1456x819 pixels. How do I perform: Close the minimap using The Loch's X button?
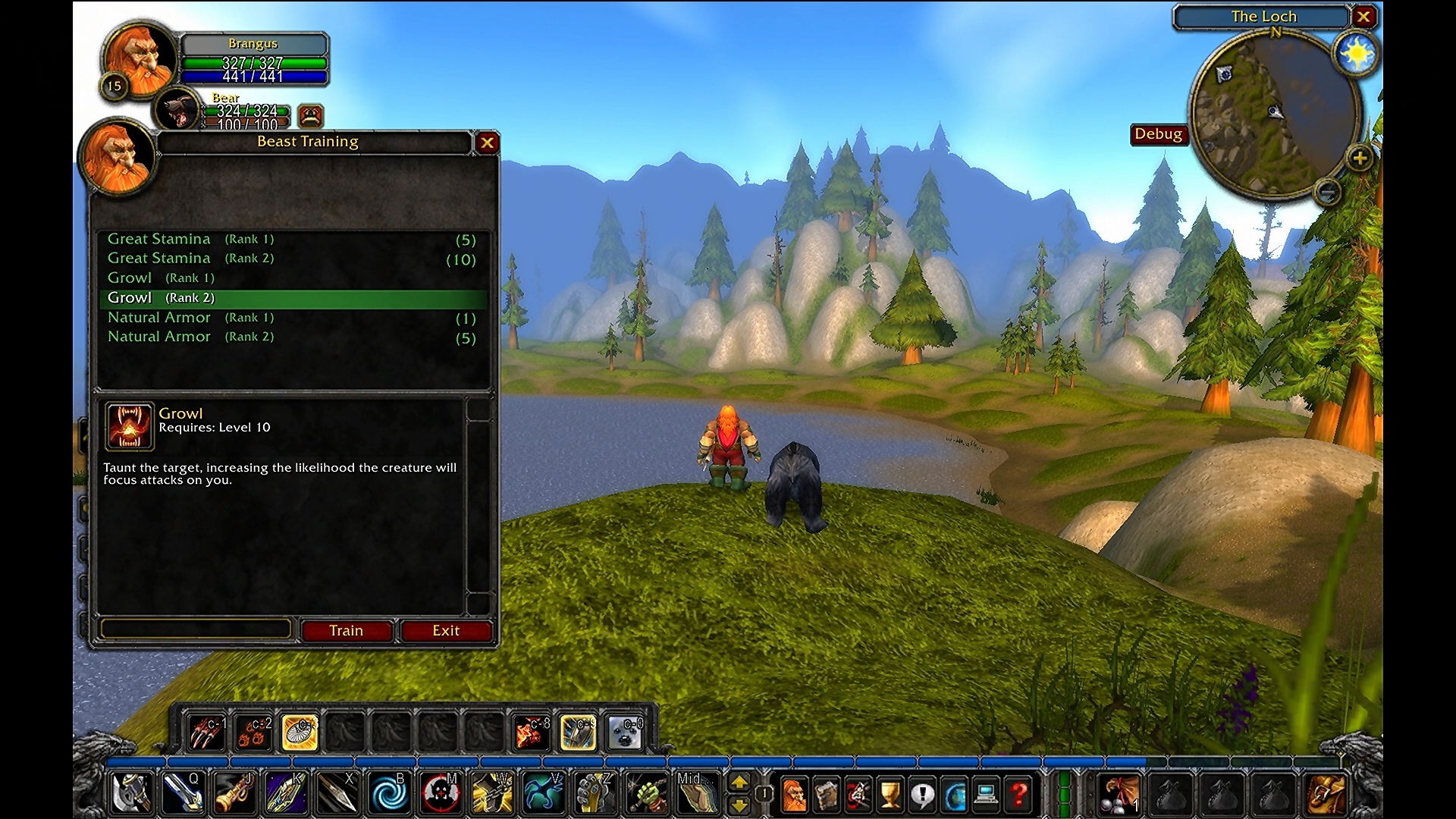click(1363, 17)
